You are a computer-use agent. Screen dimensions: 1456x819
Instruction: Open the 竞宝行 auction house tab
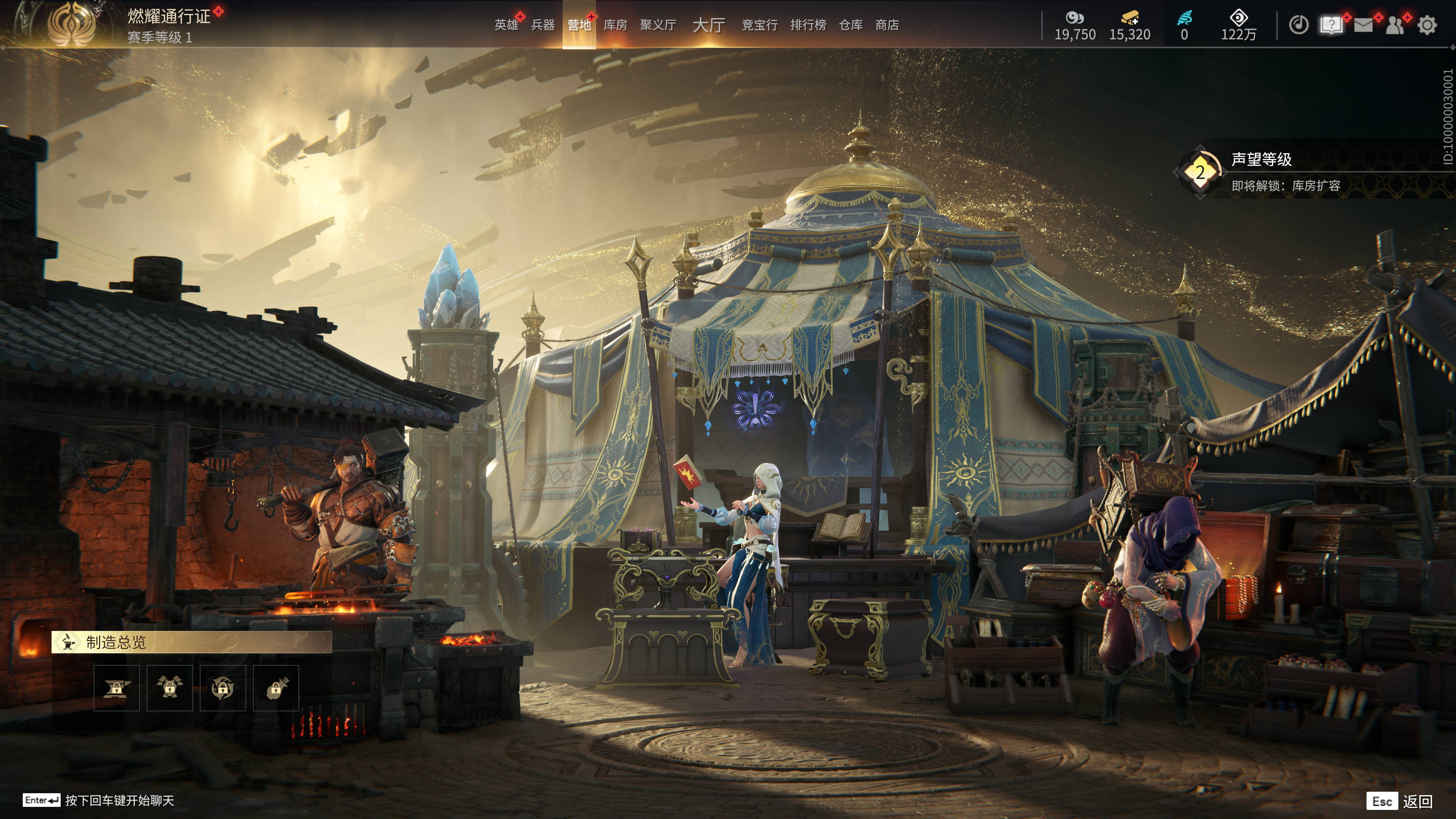(759, 25)
